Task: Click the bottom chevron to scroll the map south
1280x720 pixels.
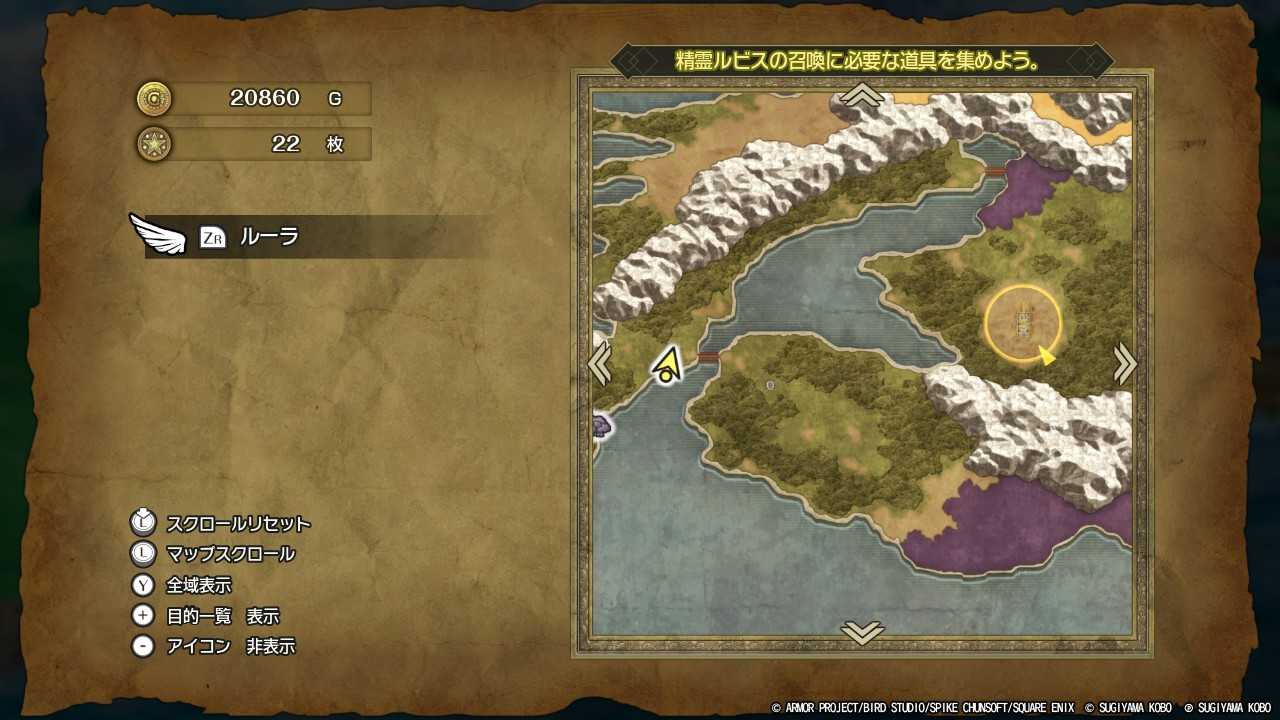Action: [861, 633]
